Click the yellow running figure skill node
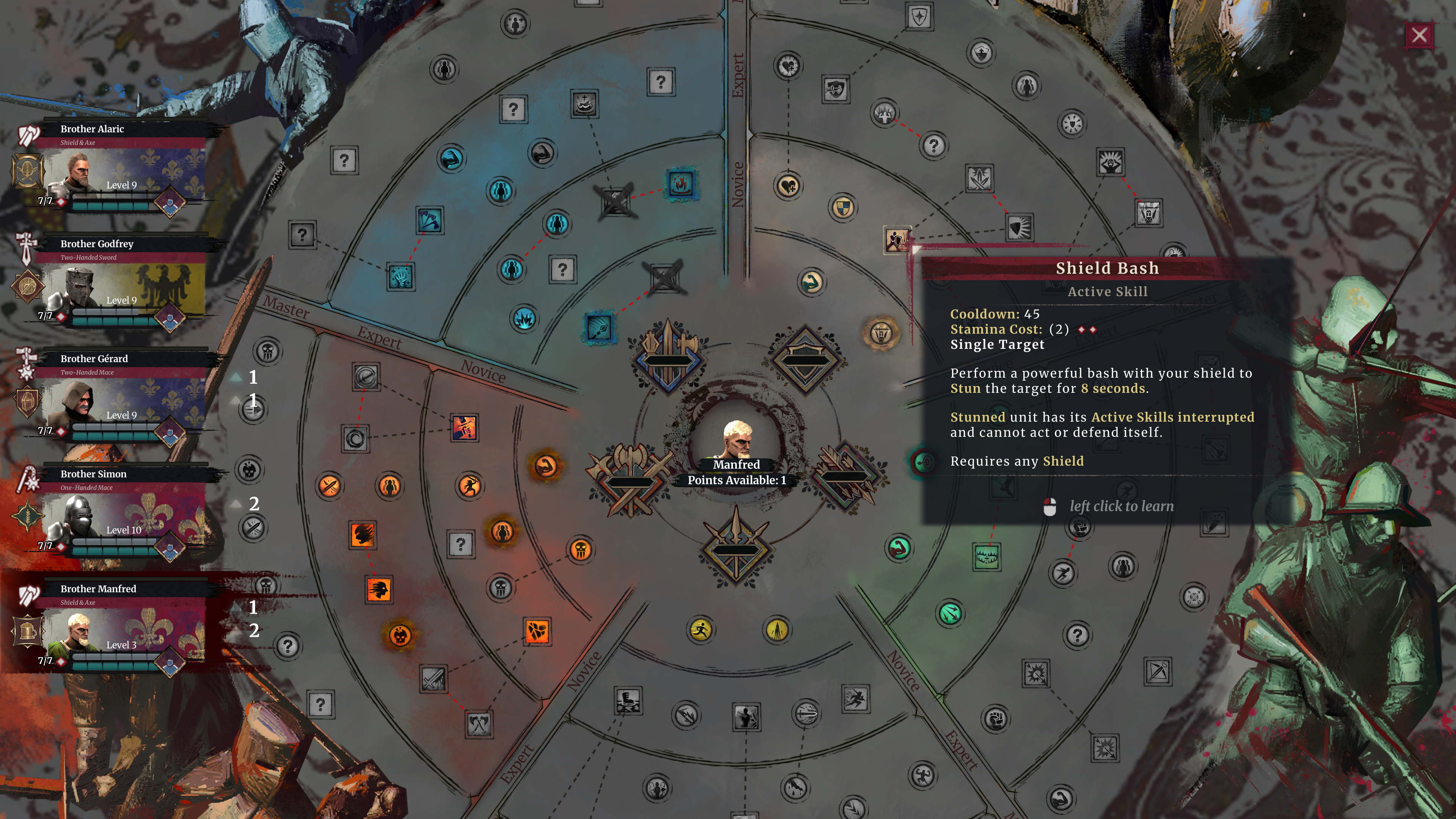The height and width of the screenshot is (819, 1456). pyautogui.click(x=701, y=630)
